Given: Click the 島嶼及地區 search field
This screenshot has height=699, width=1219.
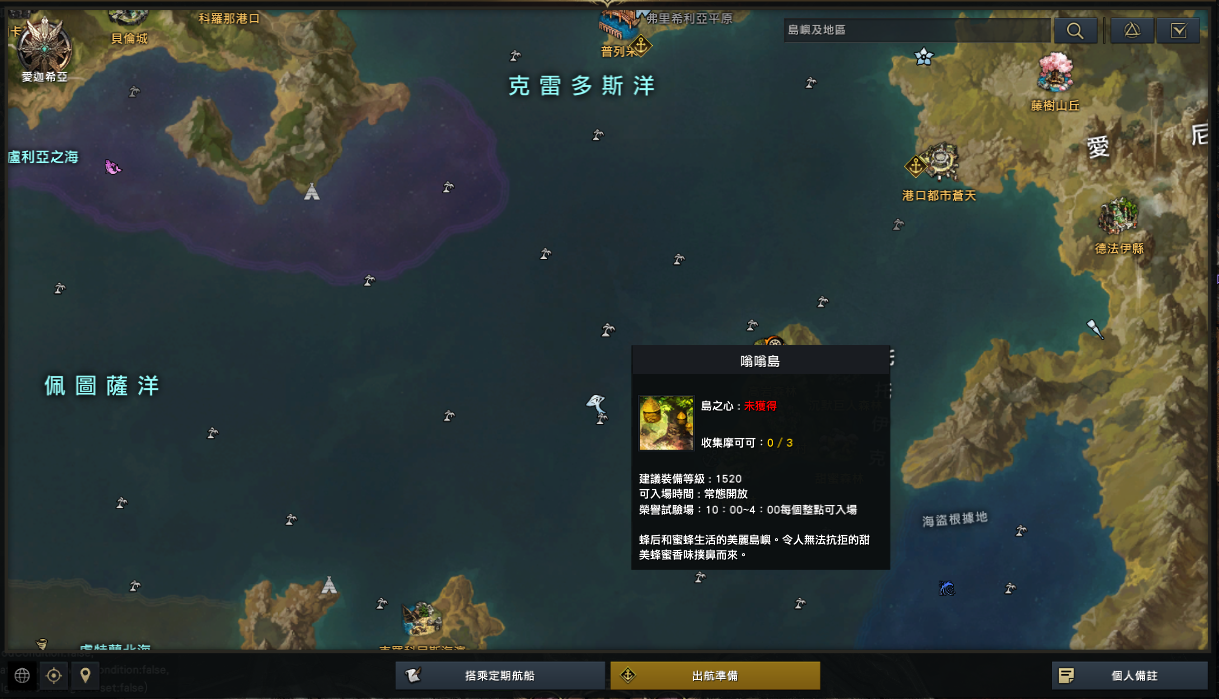Looking at the screenshot, I should click(x=915, y=30).
